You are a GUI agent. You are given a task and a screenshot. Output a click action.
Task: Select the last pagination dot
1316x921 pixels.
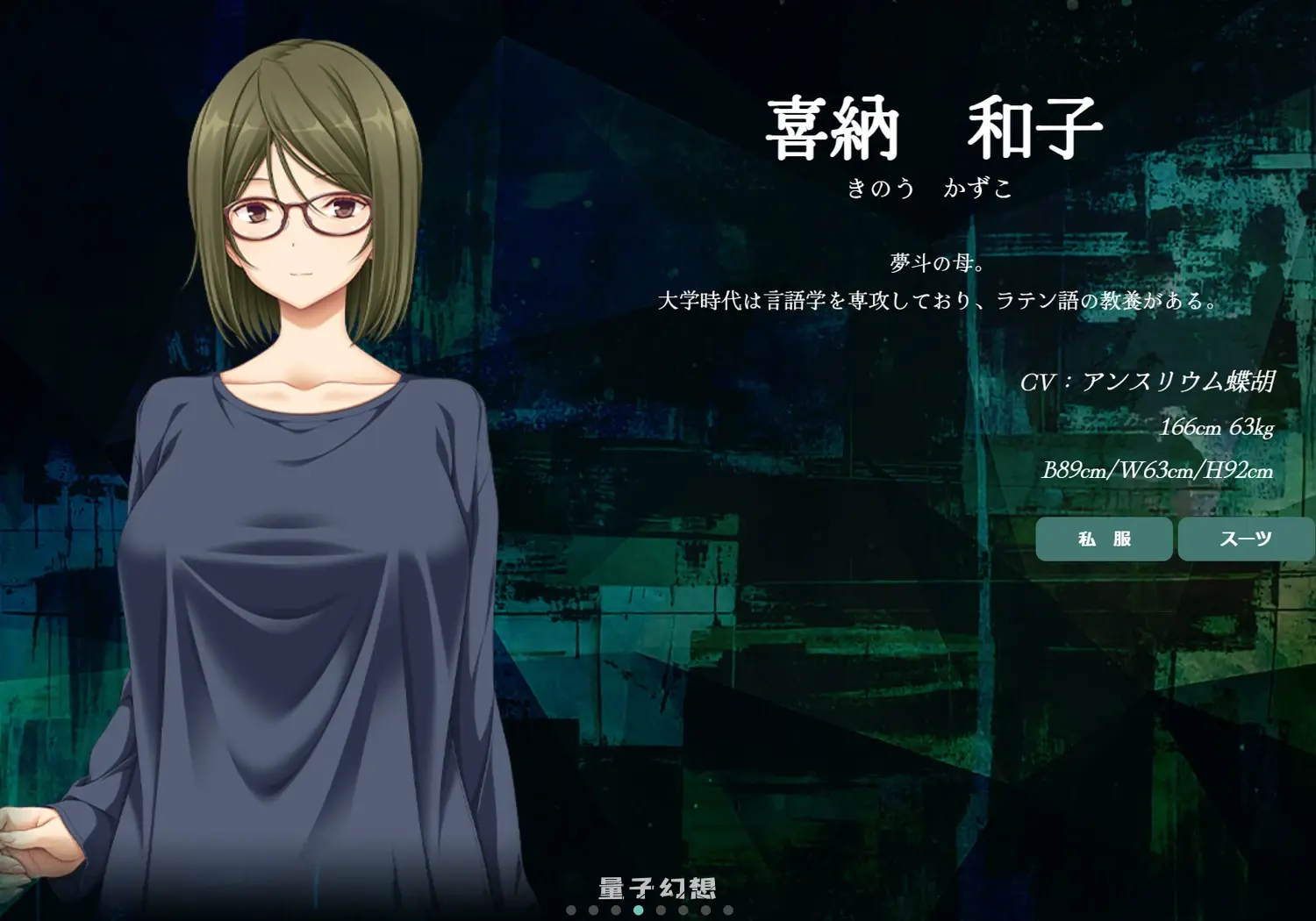click(x=728, y=910)
